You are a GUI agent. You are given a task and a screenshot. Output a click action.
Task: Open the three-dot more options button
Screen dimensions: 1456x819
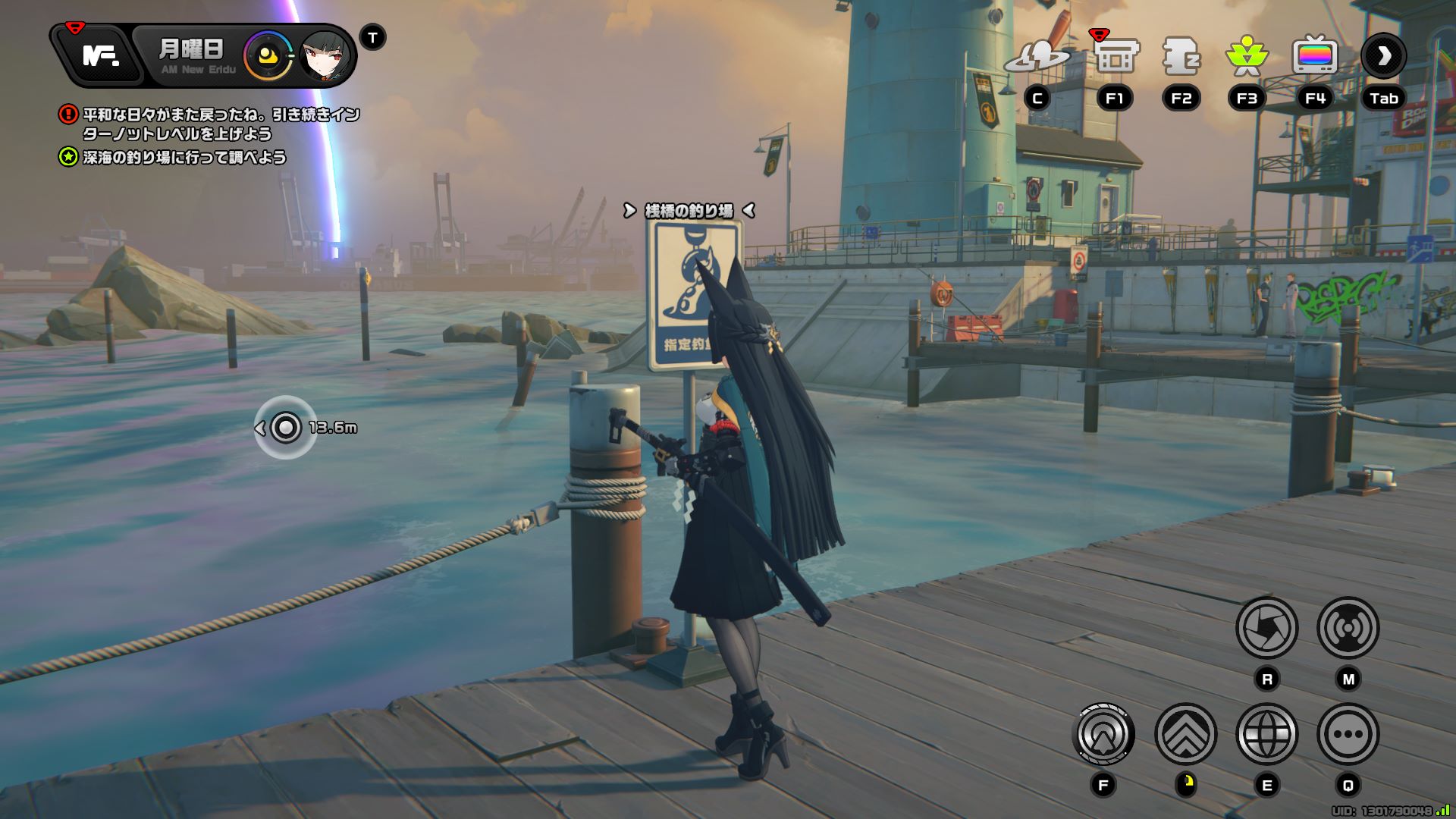1348,734
